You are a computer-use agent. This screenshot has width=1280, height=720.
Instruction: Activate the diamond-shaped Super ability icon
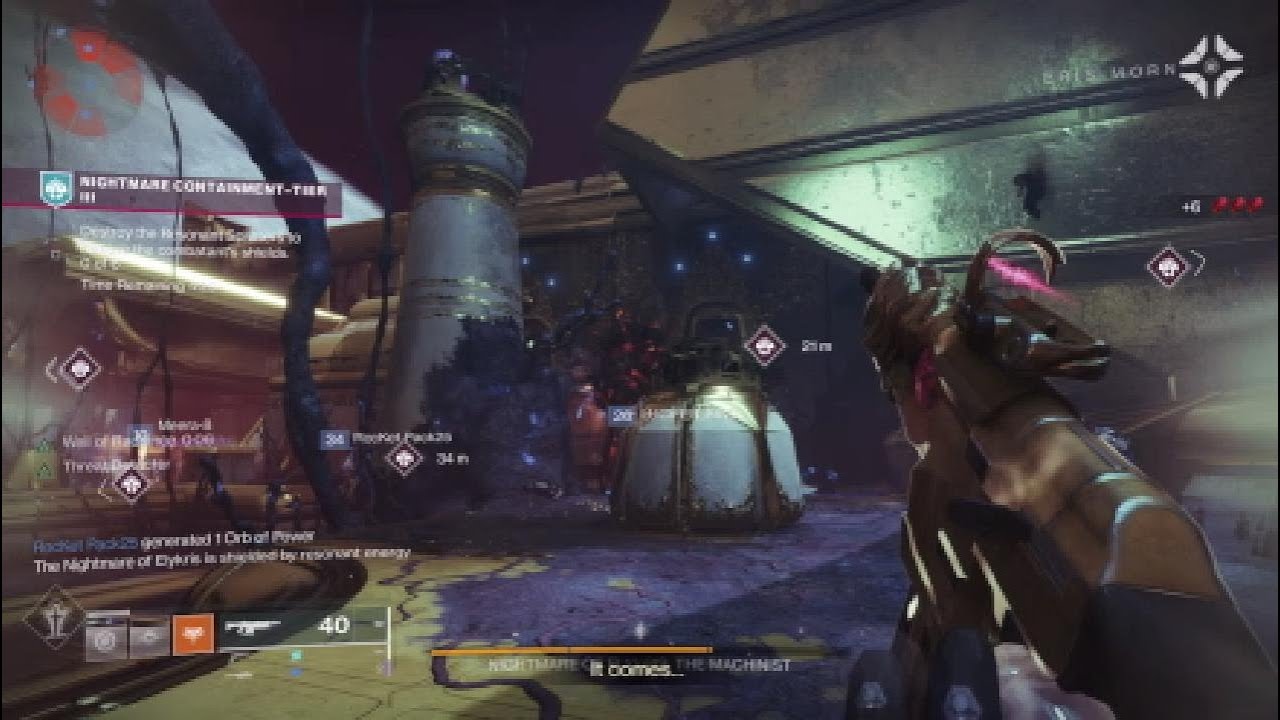(x=57, y=622)
